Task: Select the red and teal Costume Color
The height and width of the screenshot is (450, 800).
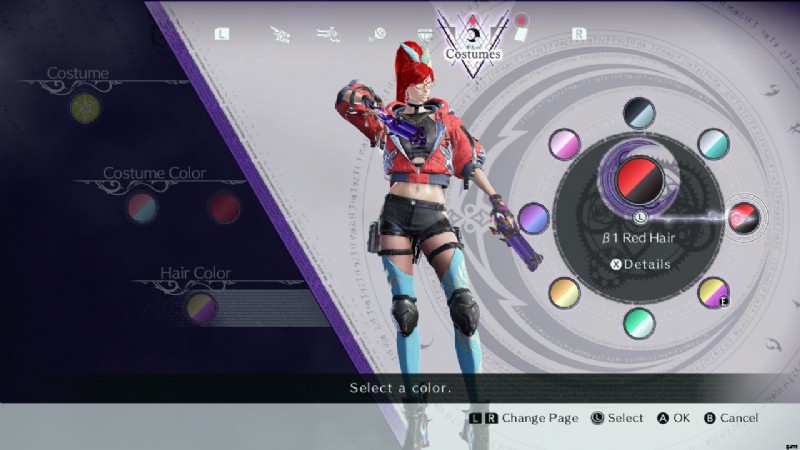Action: [142, 207]
